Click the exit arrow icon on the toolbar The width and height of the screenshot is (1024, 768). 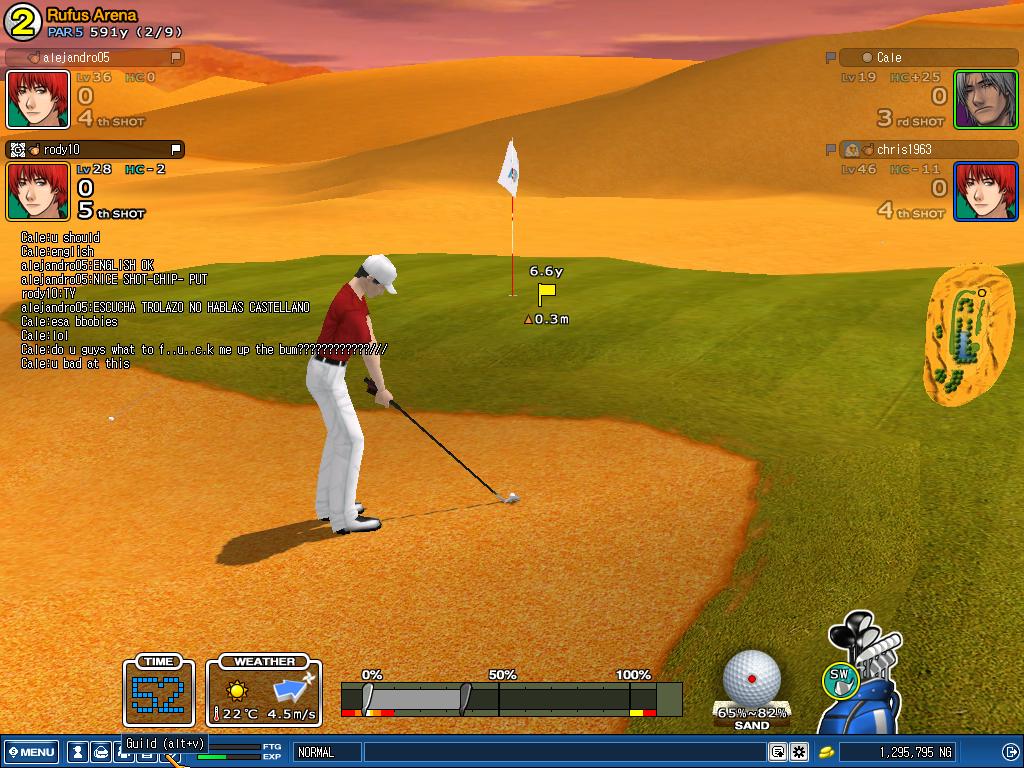1010,752
